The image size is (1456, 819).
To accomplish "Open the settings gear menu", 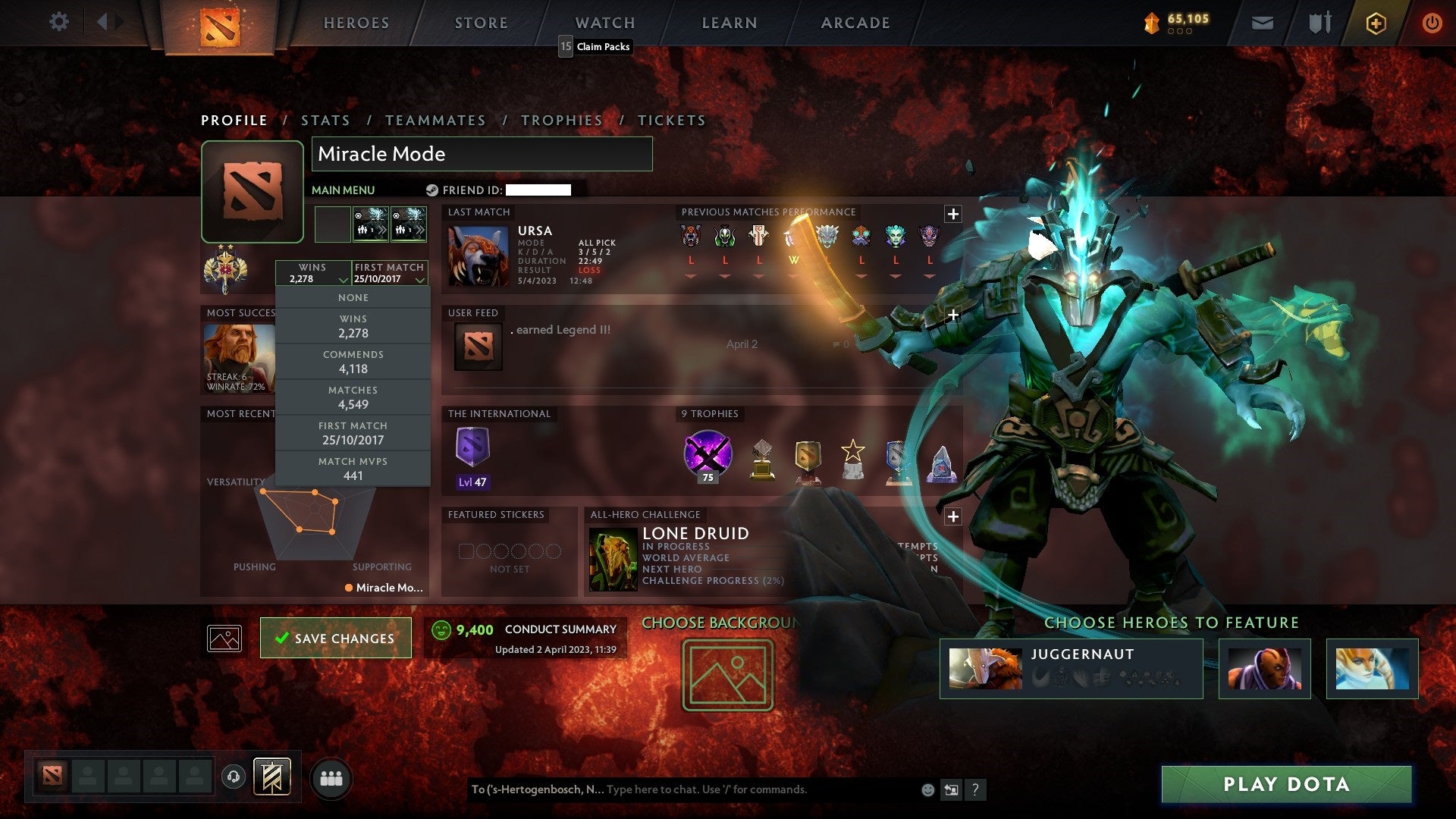I will click(x=59, y=22).
